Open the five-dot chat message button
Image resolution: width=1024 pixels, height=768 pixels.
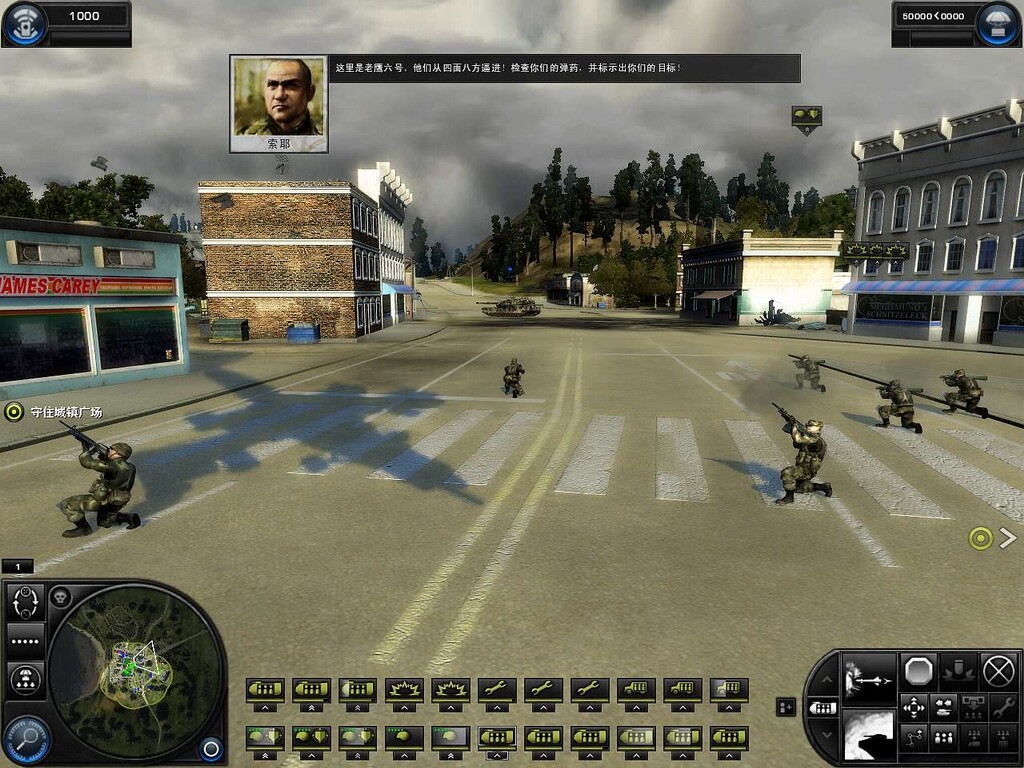[25, 641]
